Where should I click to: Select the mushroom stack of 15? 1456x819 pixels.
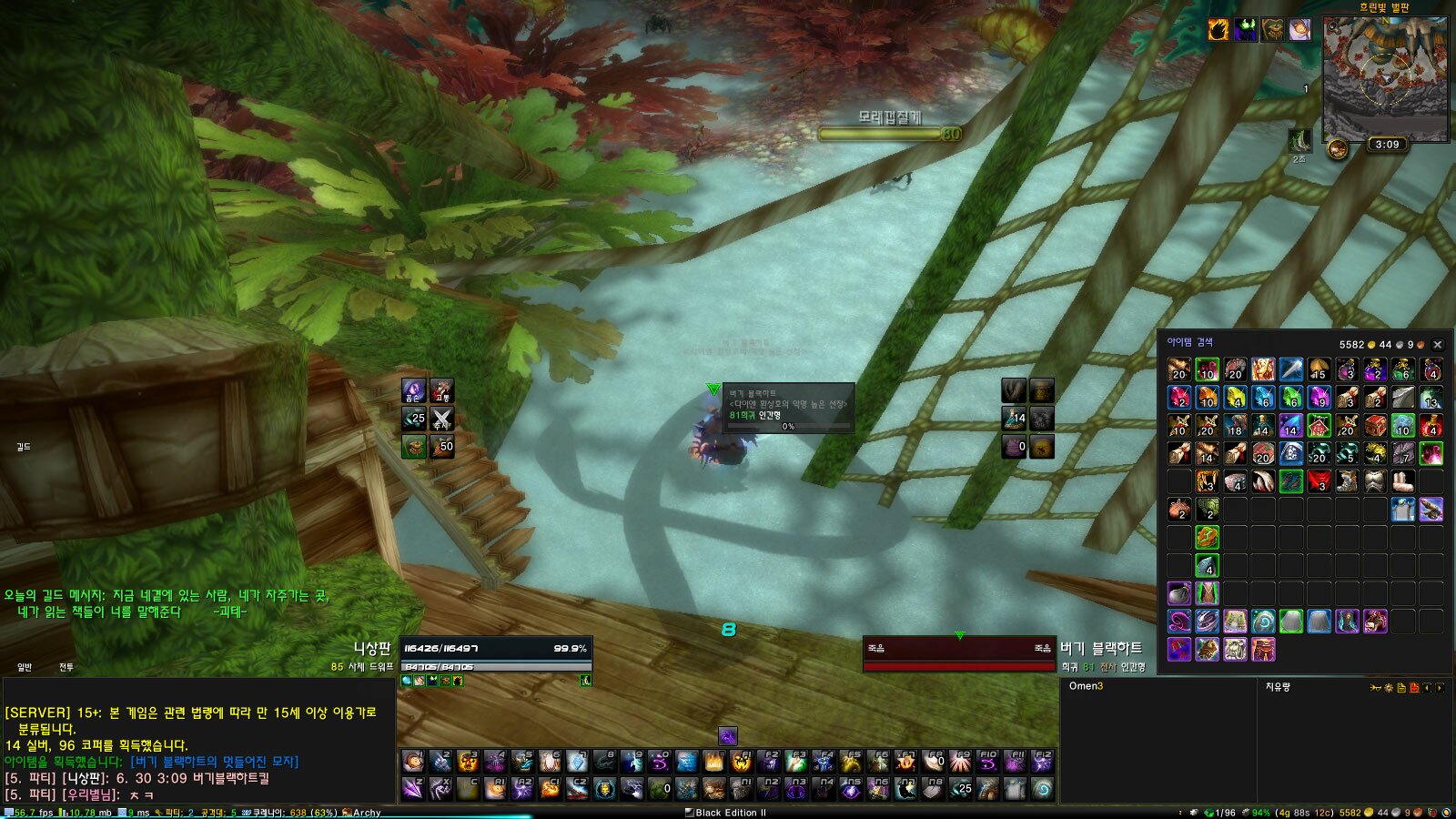(x=1319, y=369)
